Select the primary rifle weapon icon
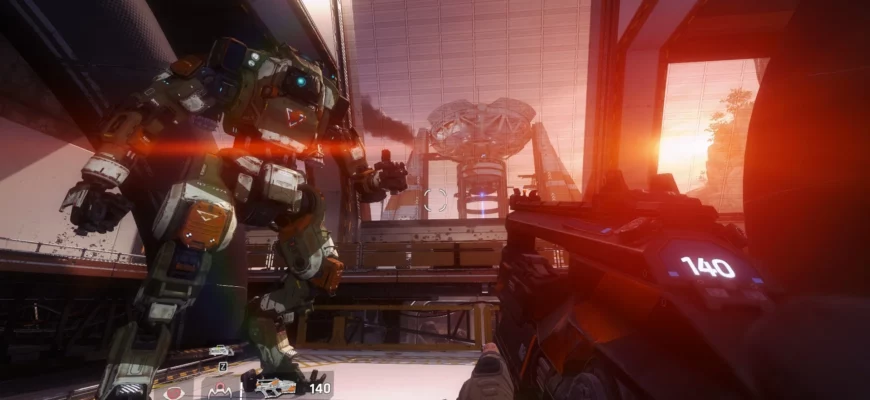The image size is (870, 400). (x=277, y=386)
